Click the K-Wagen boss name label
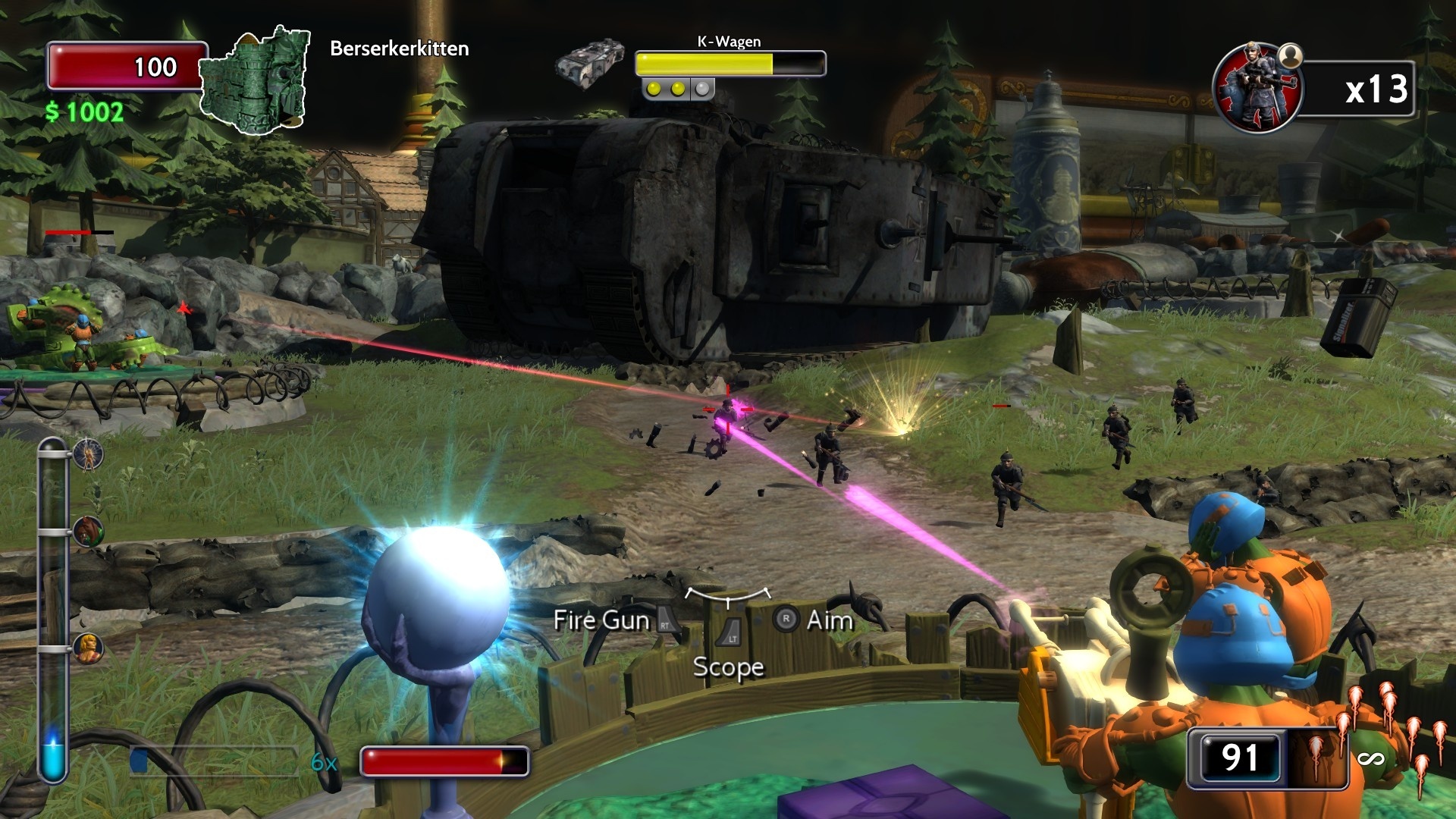 tap(730, 42)
